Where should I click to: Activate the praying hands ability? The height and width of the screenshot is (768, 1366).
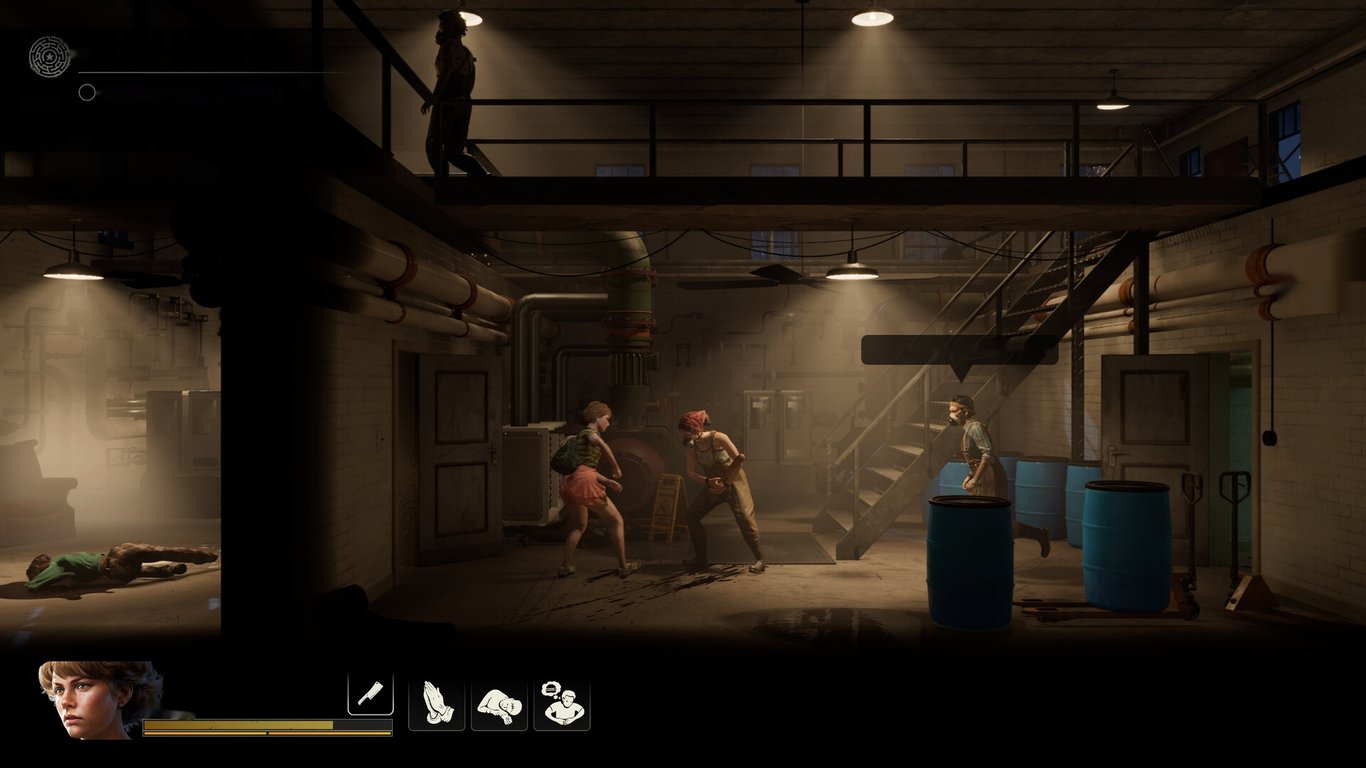pos(437,703)
